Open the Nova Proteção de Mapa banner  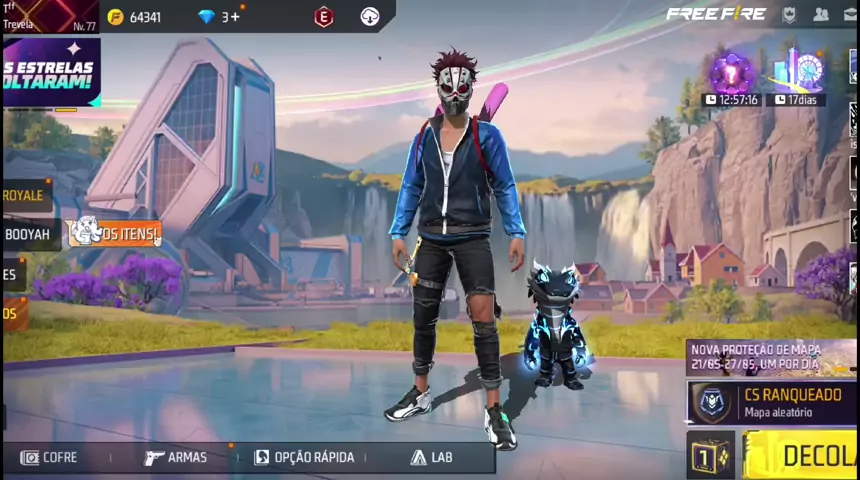(x=770, y=357)
